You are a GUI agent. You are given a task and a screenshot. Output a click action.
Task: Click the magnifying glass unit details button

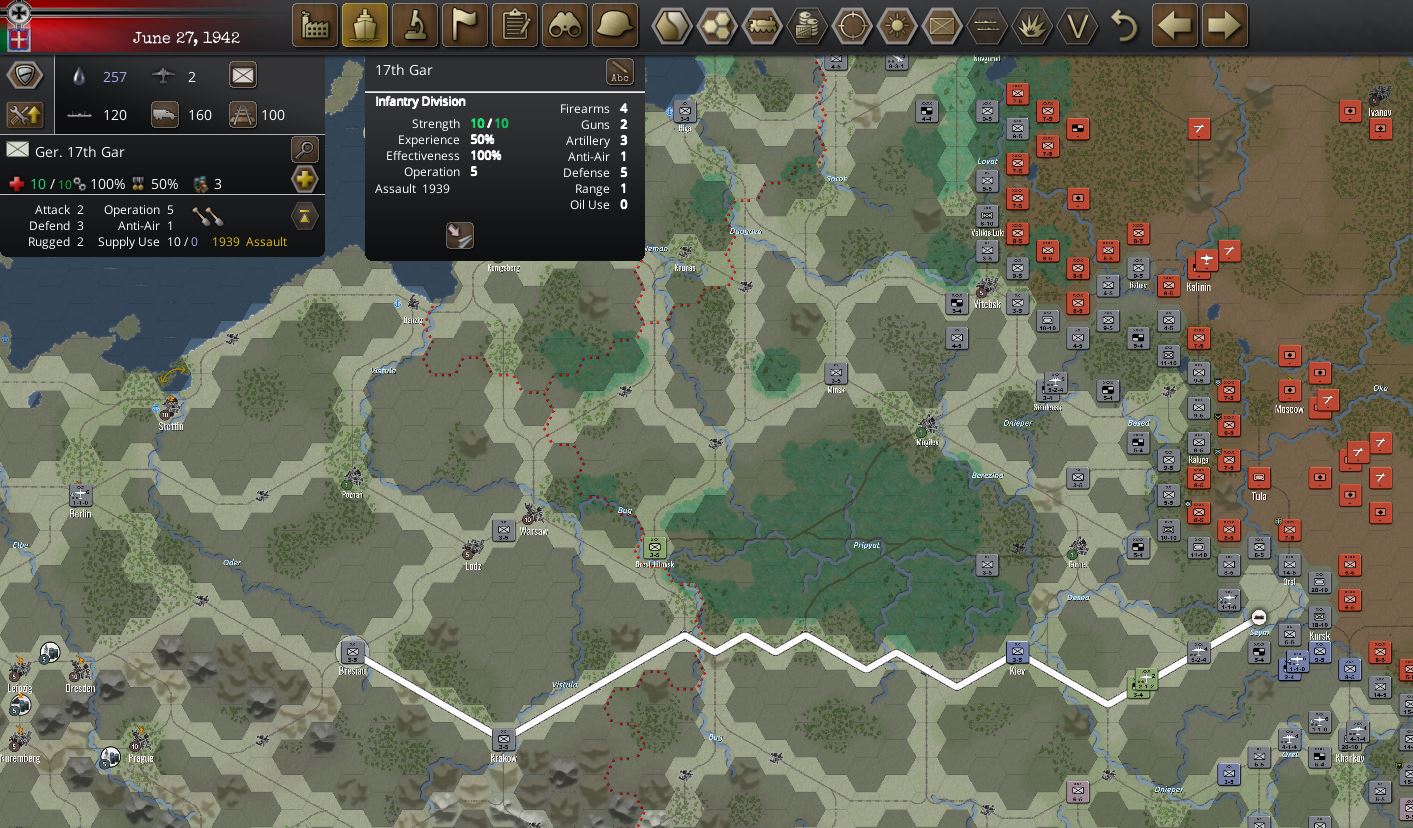pyautogui.click(x=304, y=150)
